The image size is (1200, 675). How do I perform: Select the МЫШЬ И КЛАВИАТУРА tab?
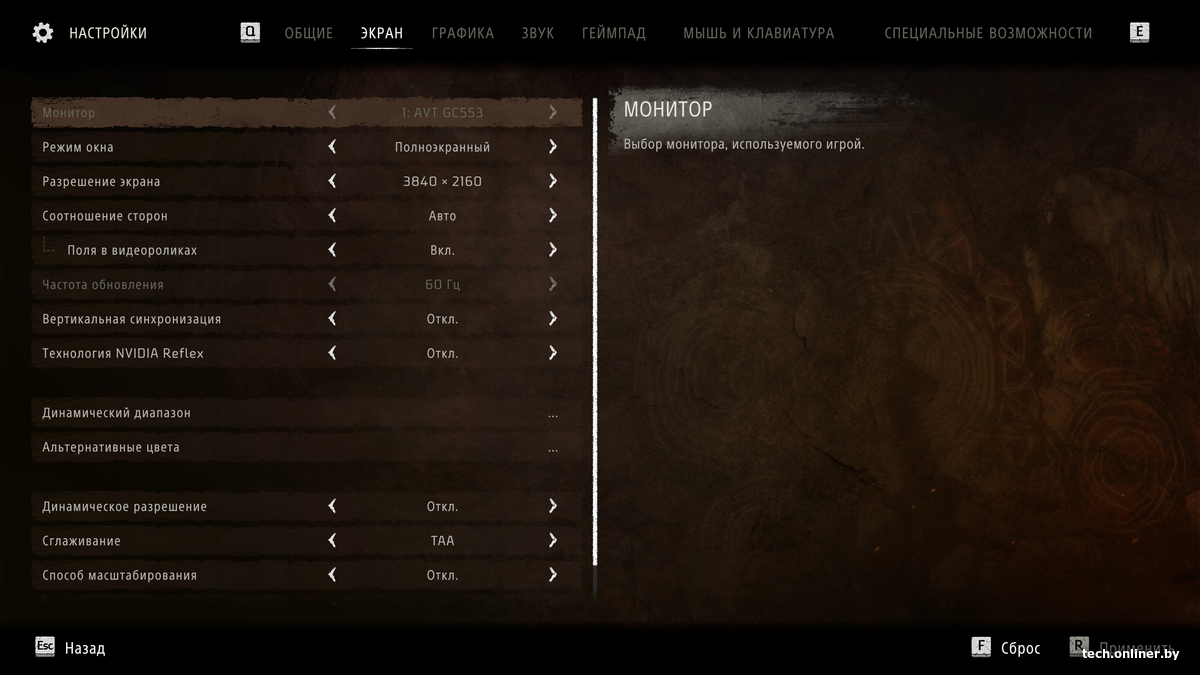click(758, 33)
